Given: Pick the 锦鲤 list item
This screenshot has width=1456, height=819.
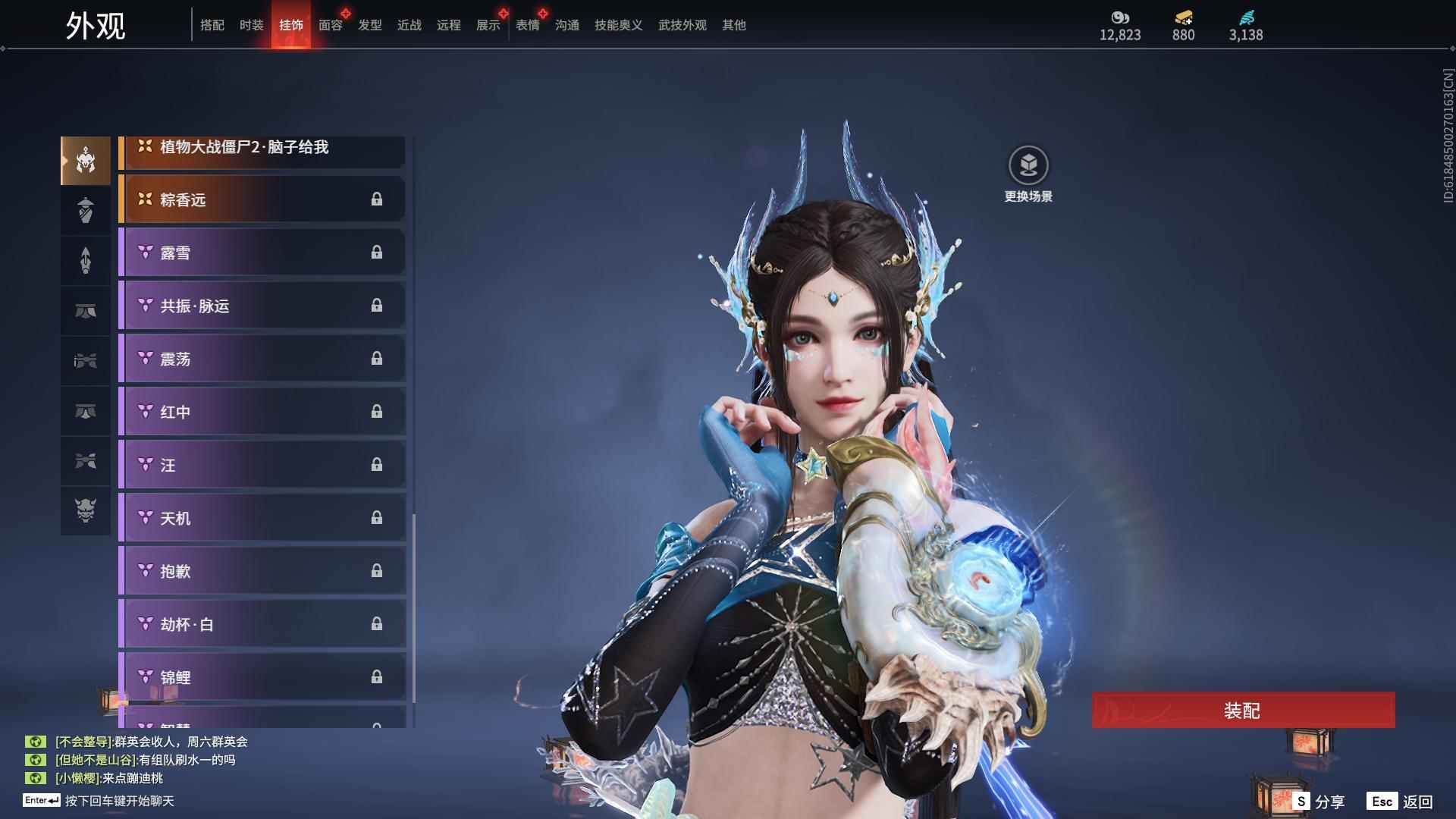Looking at the screenshot, I should (262, 676).
